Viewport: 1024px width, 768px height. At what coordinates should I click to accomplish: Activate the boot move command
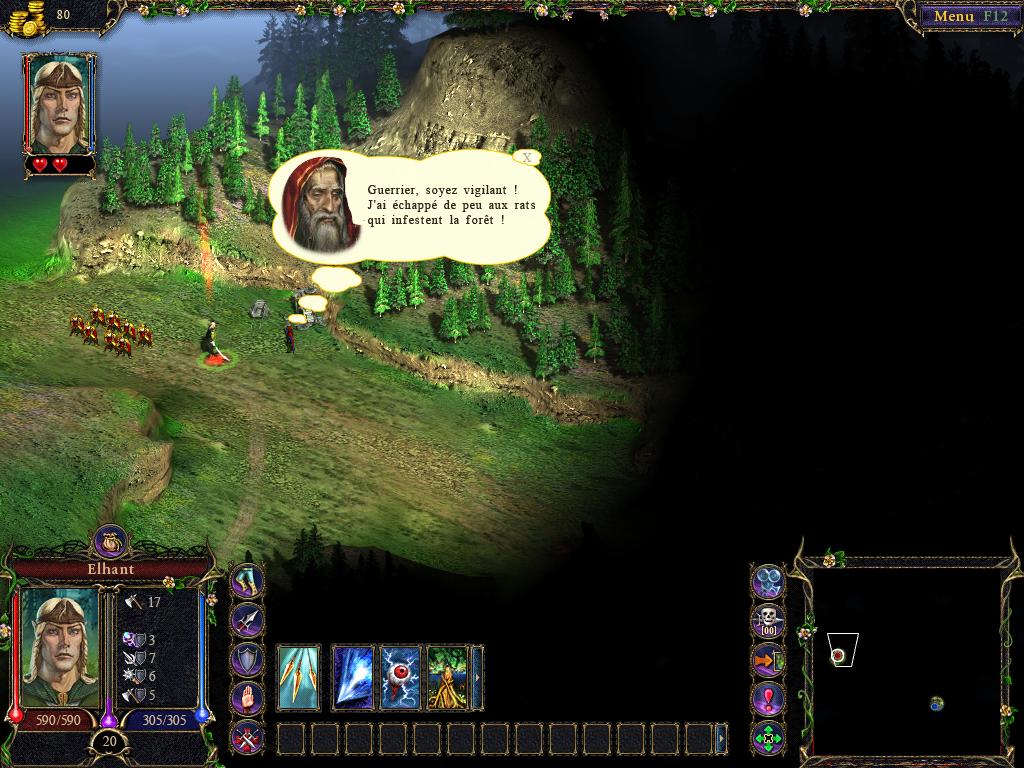247,580
